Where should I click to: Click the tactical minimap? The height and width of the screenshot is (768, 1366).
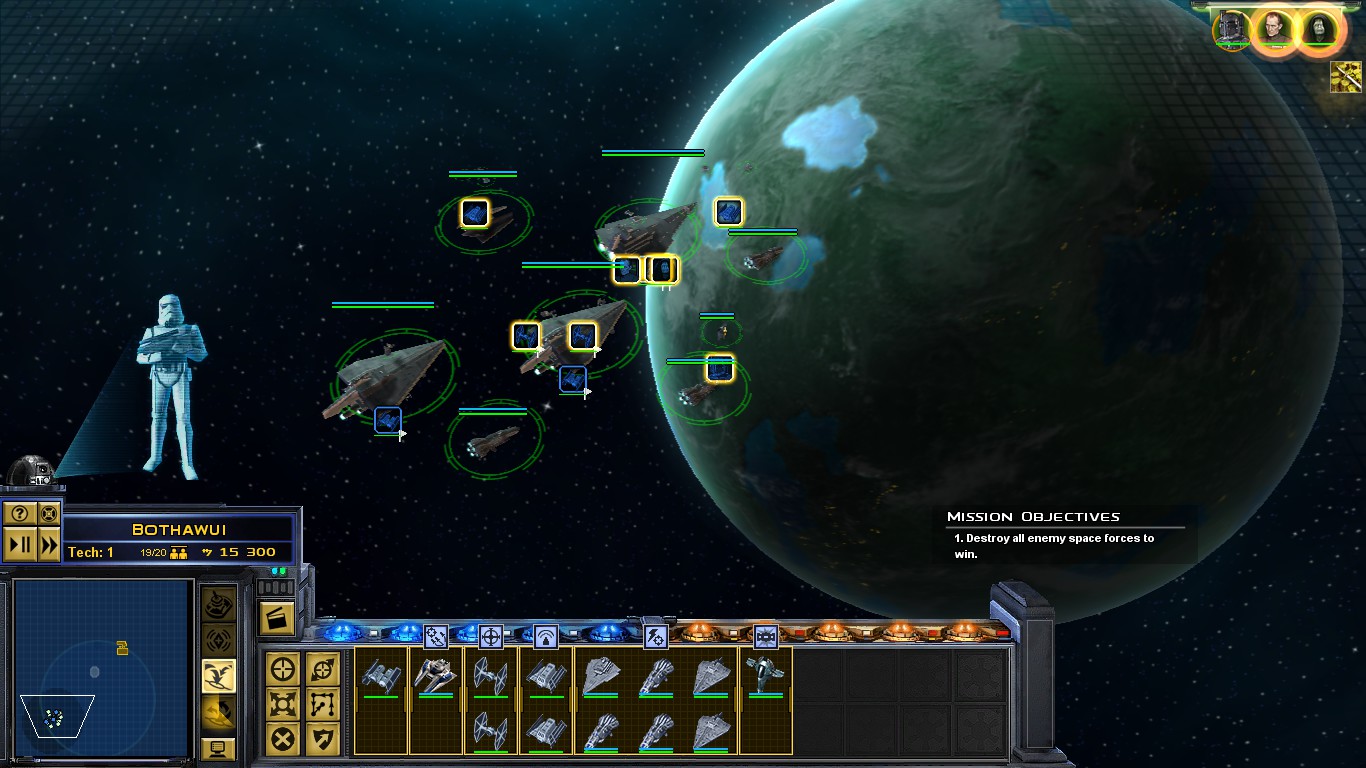coord(100,668)
